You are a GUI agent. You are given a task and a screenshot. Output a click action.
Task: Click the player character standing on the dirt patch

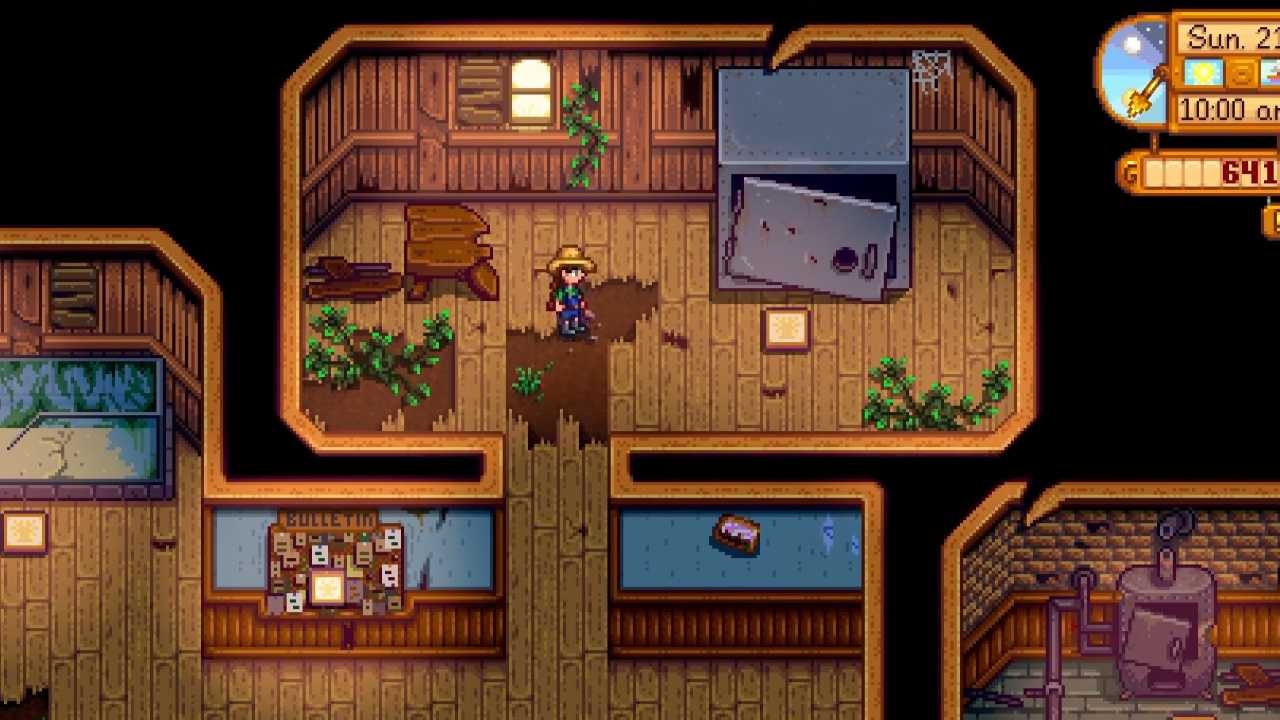click(569, 290)
